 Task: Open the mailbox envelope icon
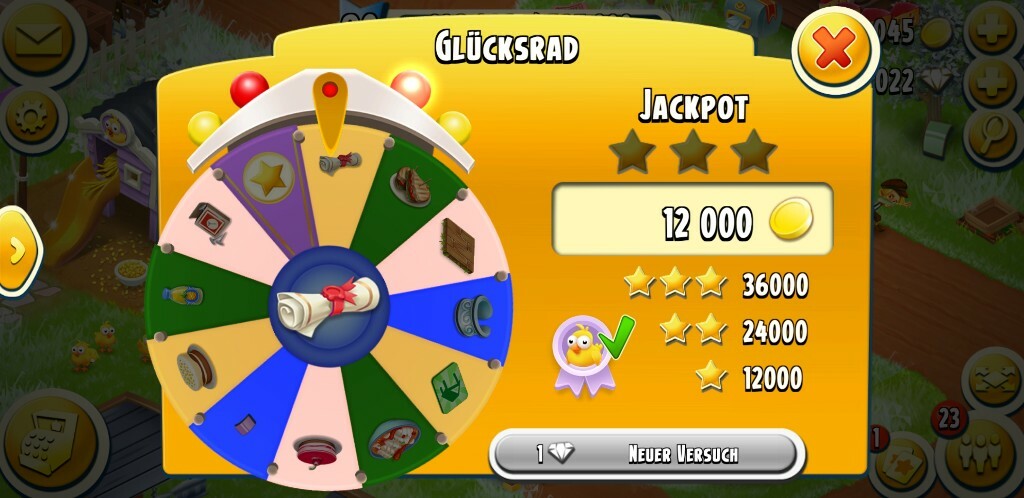[x=37, y=39]
